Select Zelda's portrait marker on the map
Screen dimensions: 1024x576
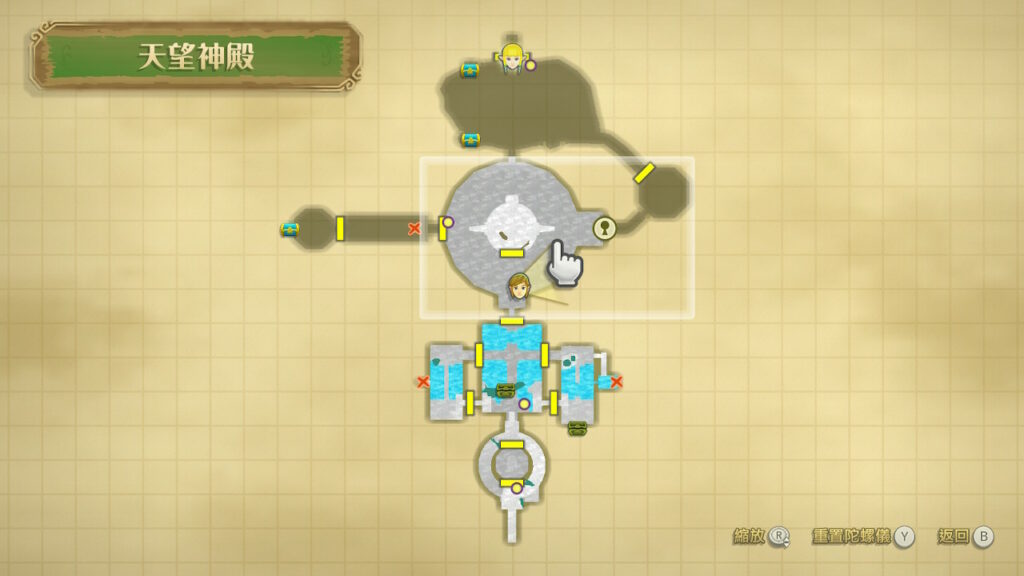512,57
